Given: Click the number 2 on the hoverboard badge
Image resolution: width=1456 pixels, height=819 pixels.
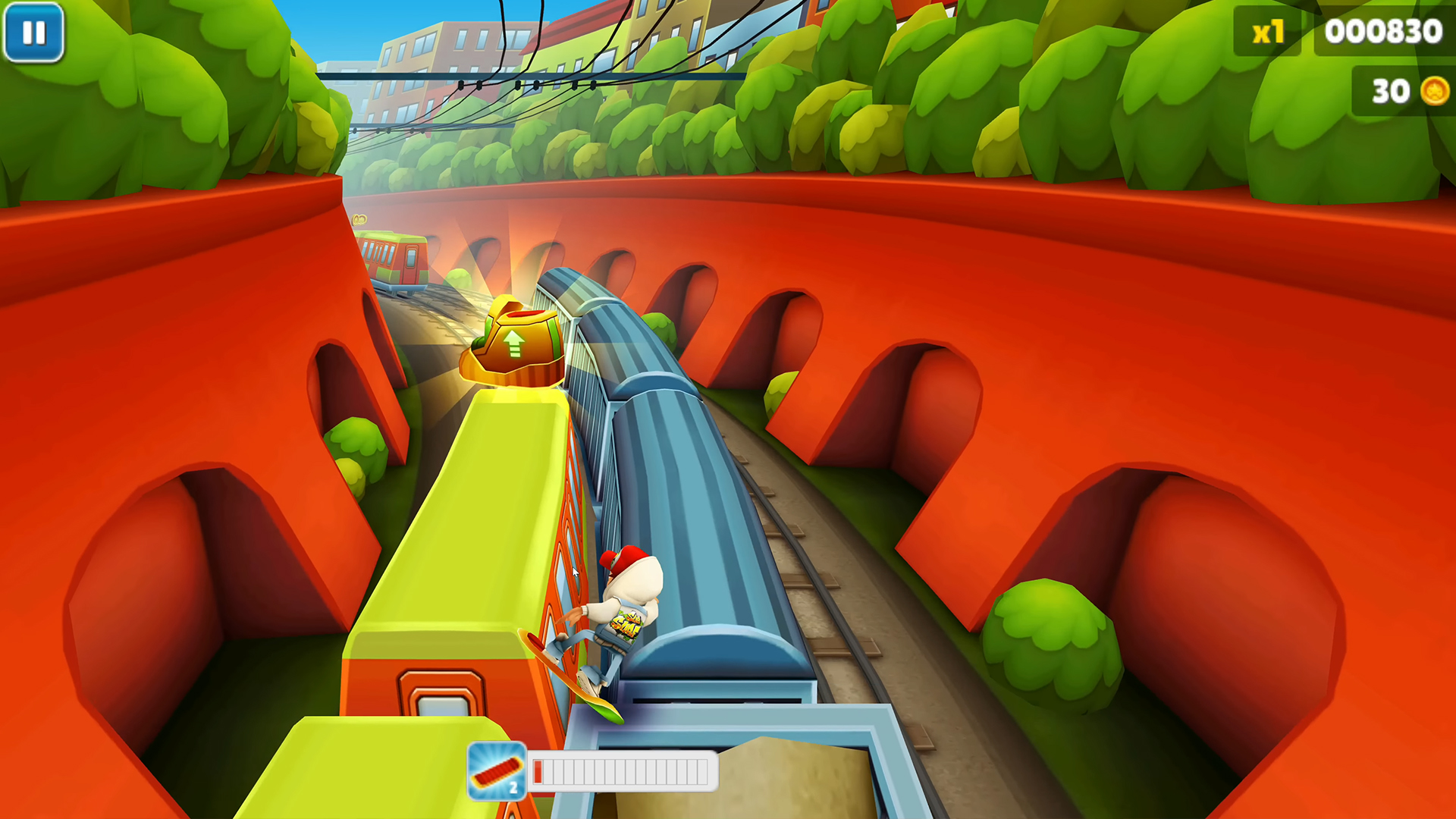Looking at the screenshot, I should coord(515,787).
